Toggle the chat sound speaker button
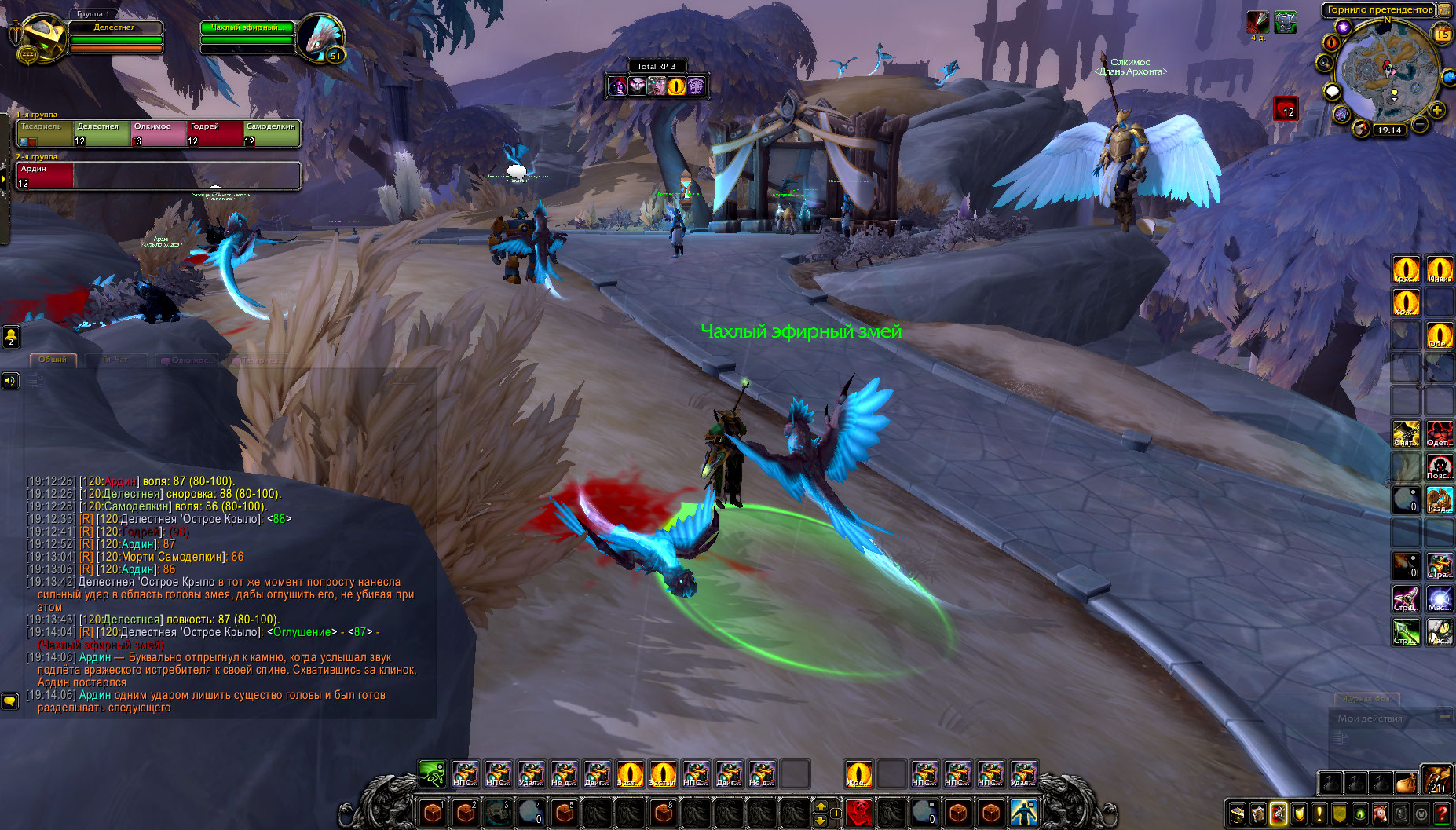 pos(10,381)
